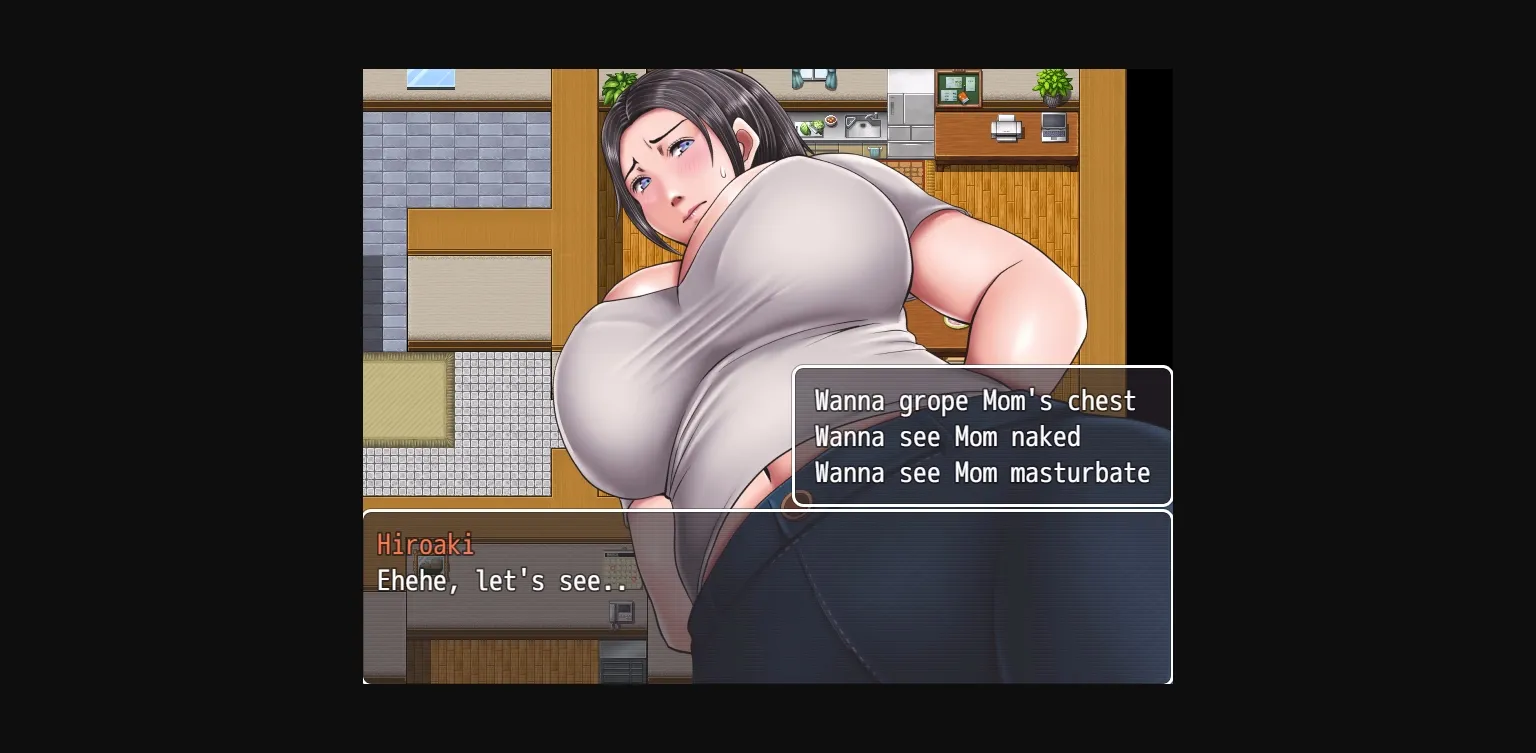This screenshot has height=753, width=1536.
Task: Choose the 'Wanna see Mom naked' option
Action: pyautogui.click(x=947, y=437)
